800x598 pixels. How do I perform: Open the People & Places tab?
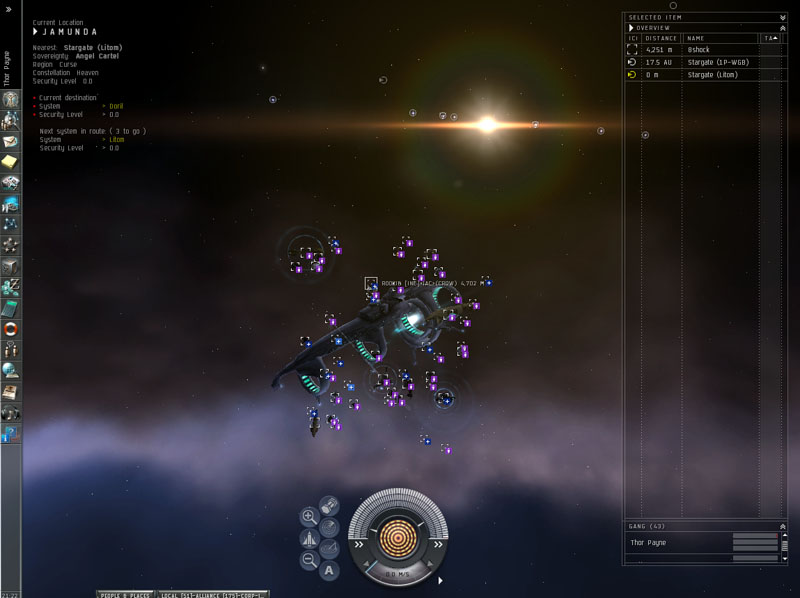coord(126,594)
